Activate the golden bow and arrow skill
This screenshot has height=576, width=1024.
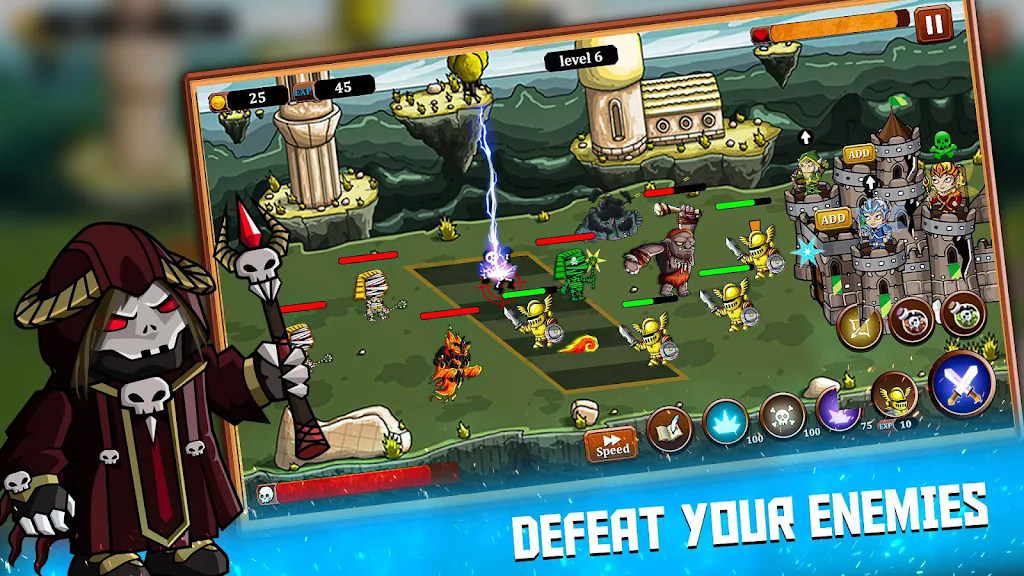(860, 326)
